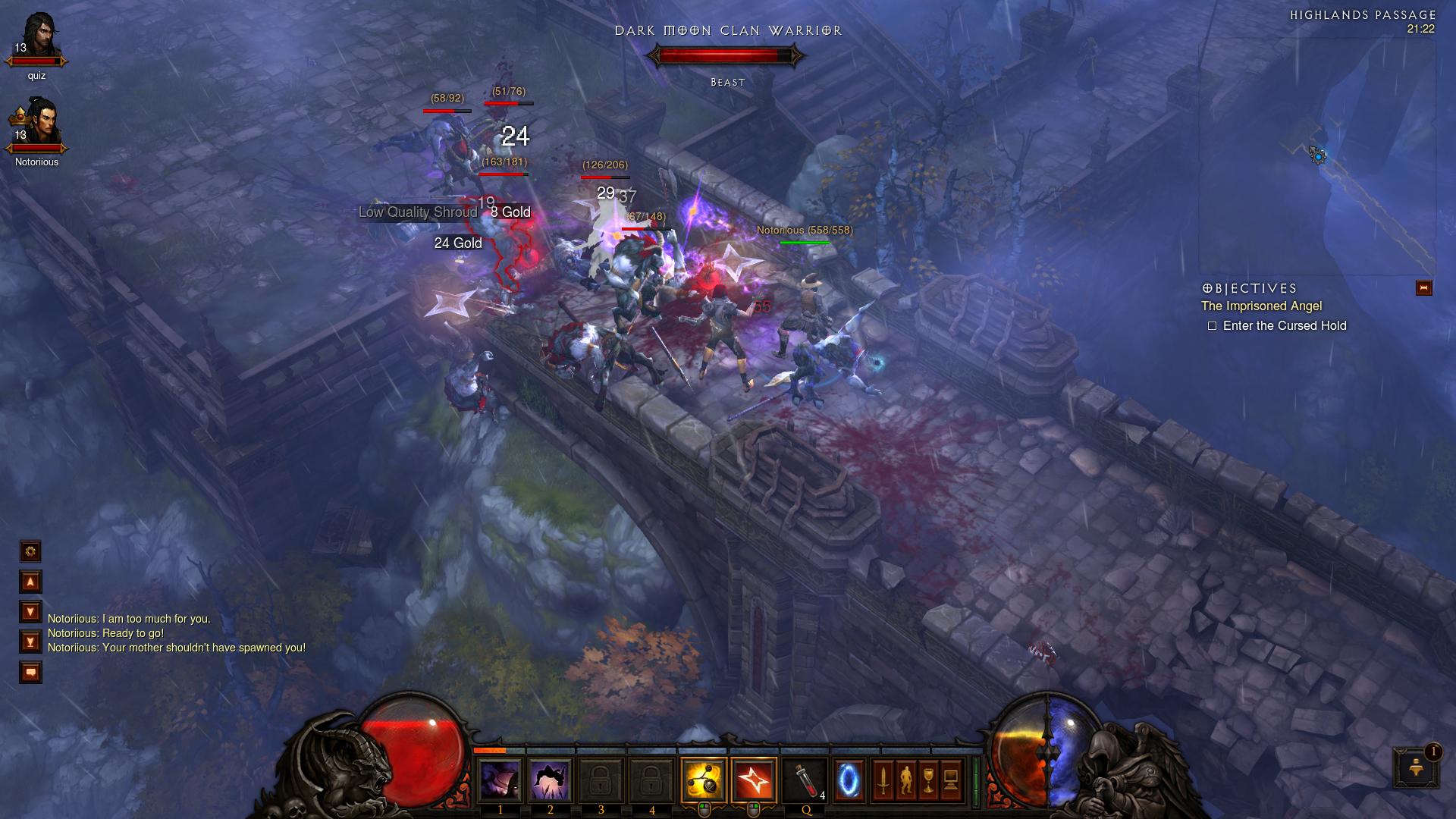Activate the Smoke Screen skill in slot 1

click(x=500, y=780)
